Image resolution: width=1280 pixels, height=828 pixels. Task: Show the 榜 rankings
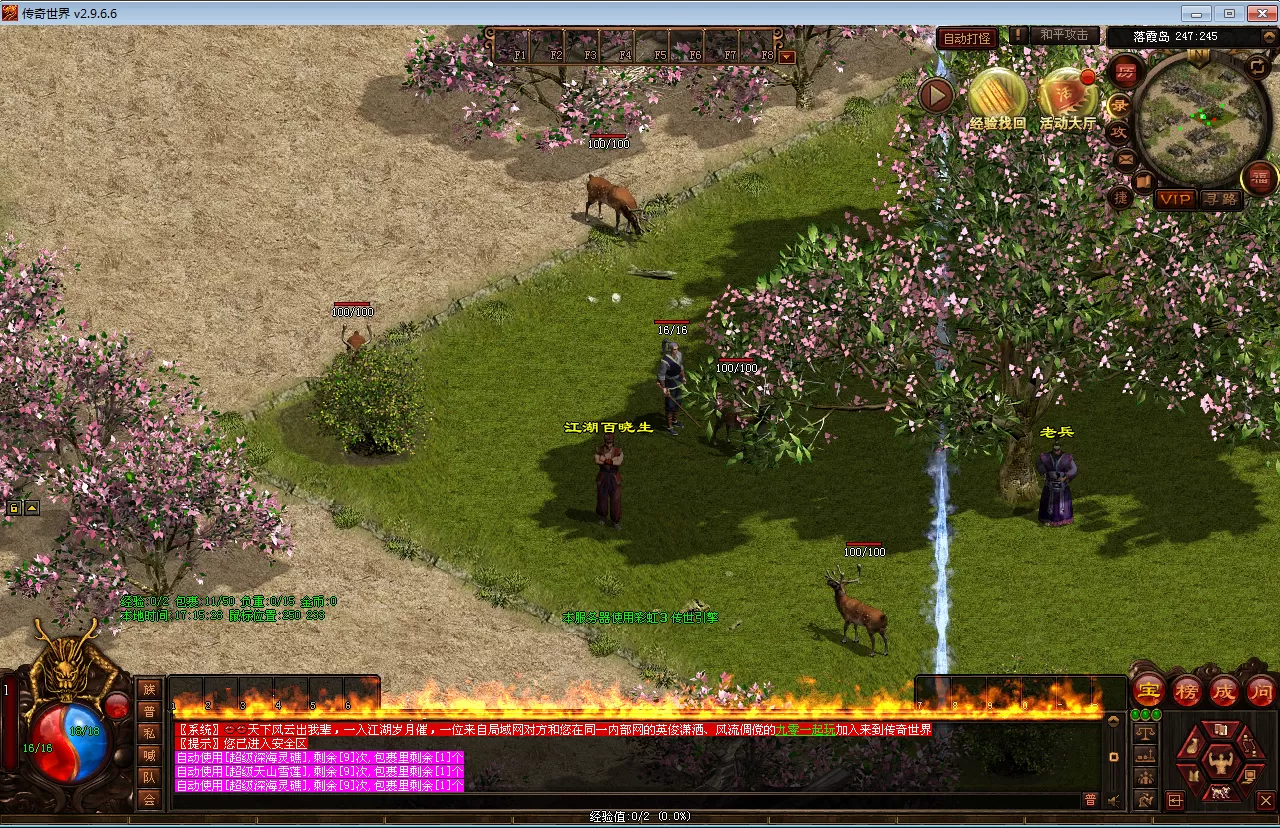pos(1187,690)
